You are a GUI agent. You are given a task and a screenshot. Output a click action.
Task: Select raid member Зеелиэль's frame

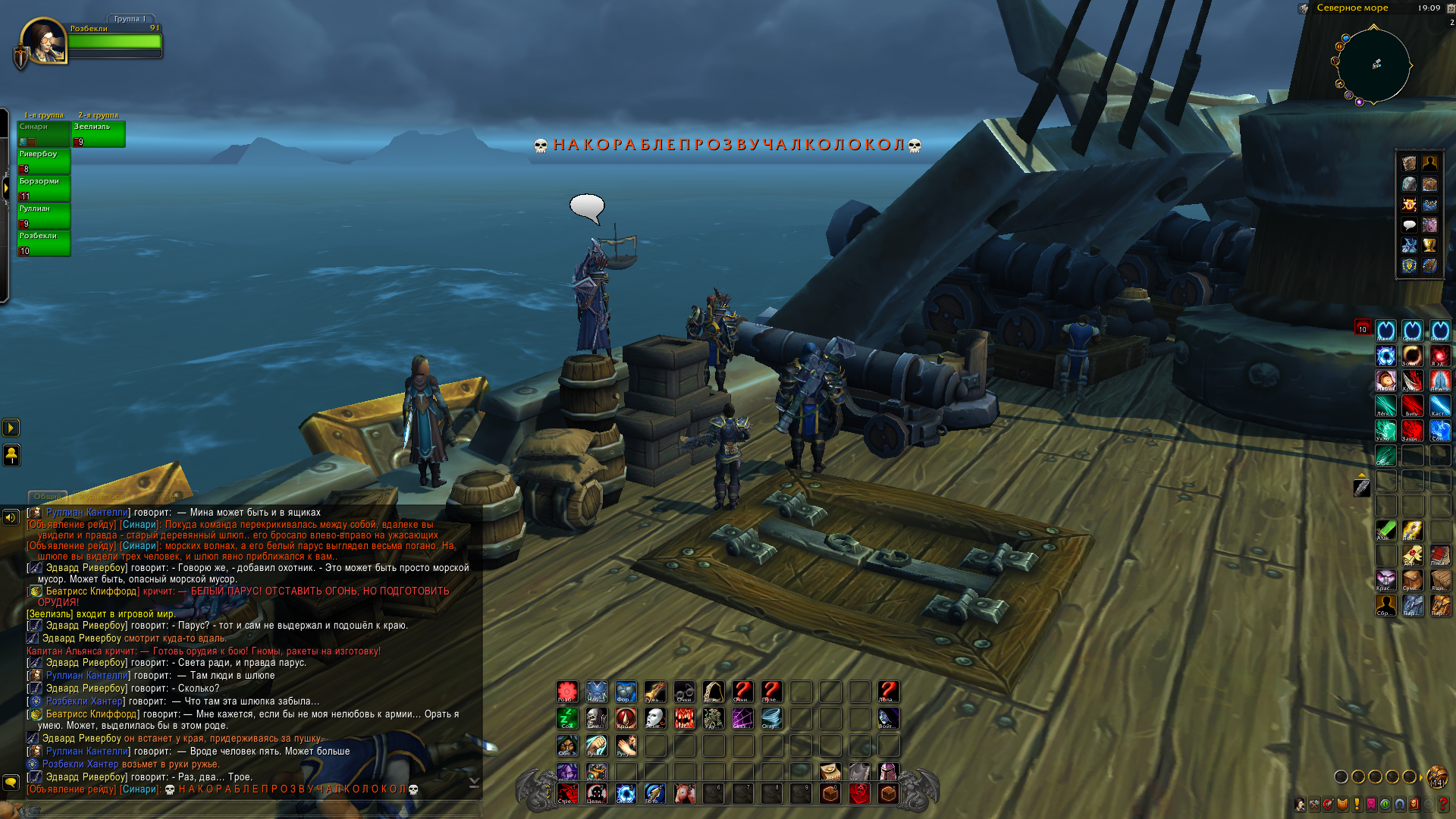[99, 133]
